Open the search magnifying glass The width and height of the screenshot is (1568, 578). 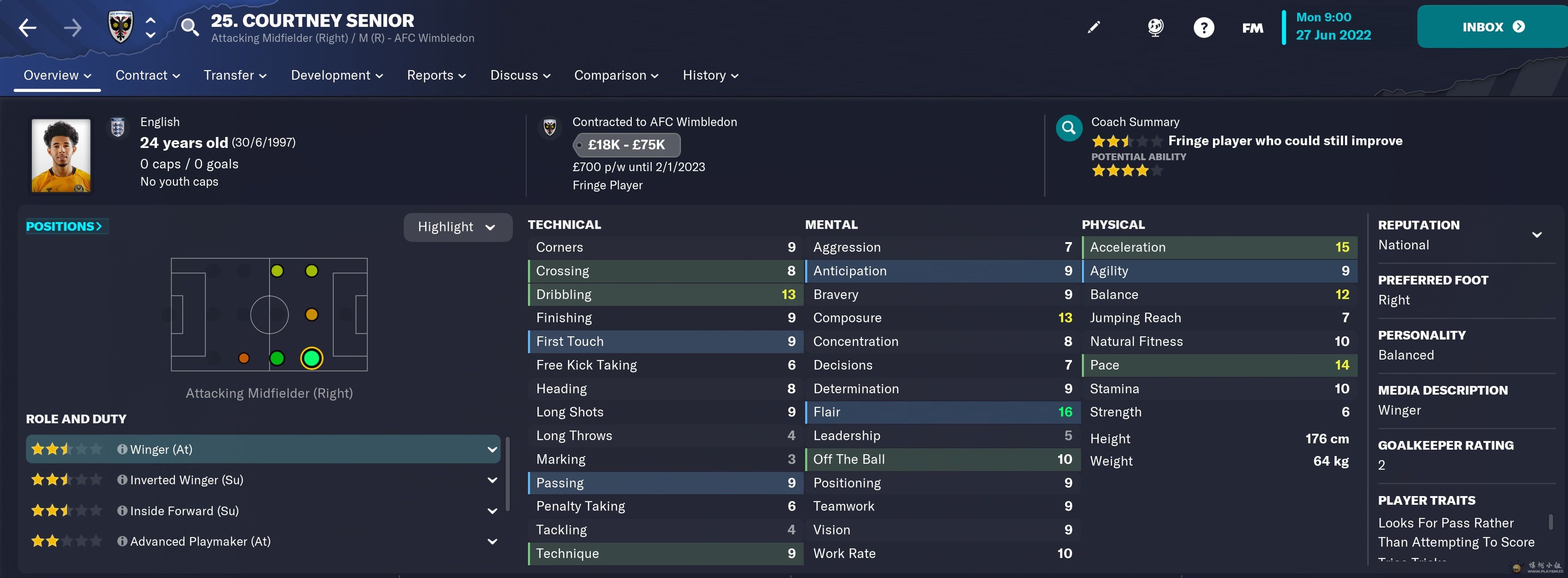189,27
